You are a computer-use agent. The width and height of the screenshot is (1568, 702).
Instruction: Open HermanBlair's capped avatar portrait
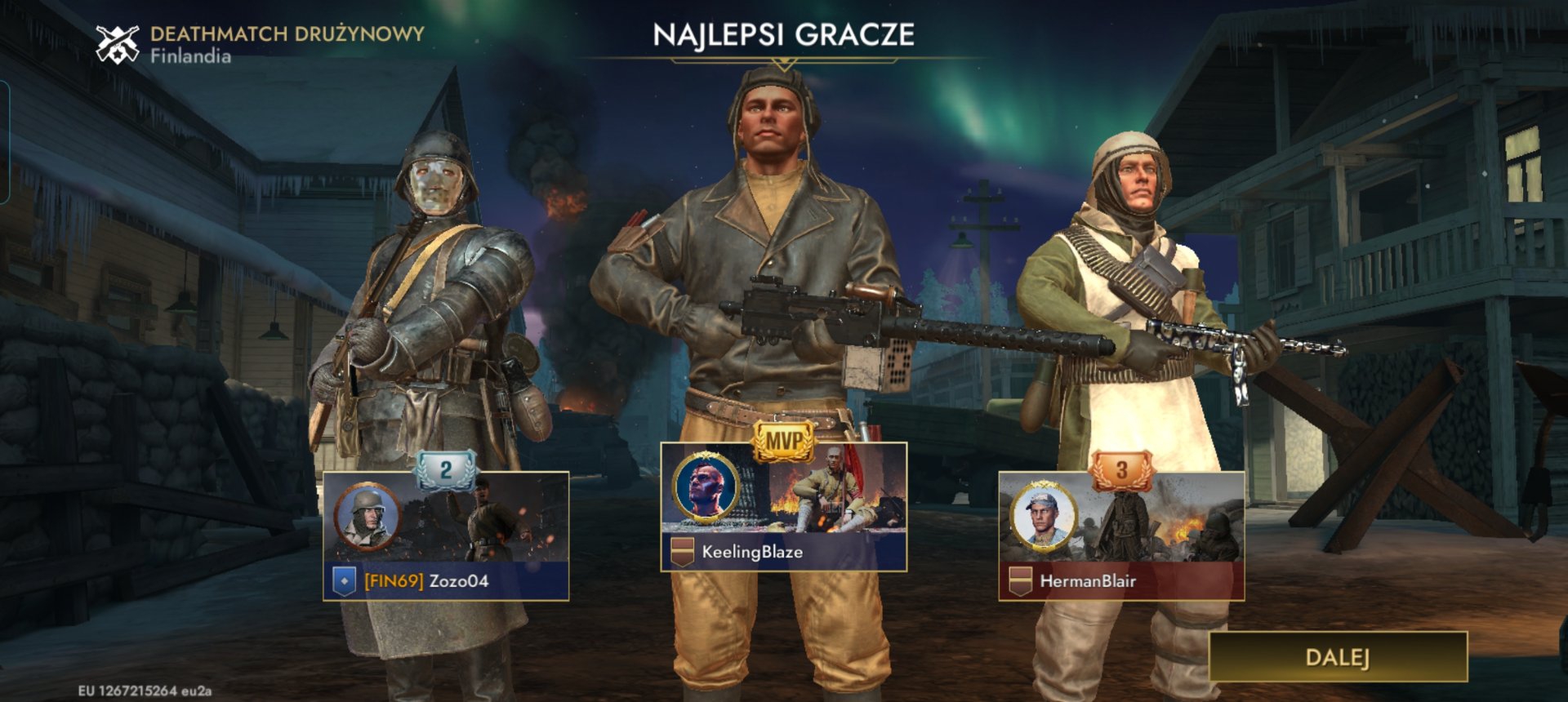(x=1043, y=516)
